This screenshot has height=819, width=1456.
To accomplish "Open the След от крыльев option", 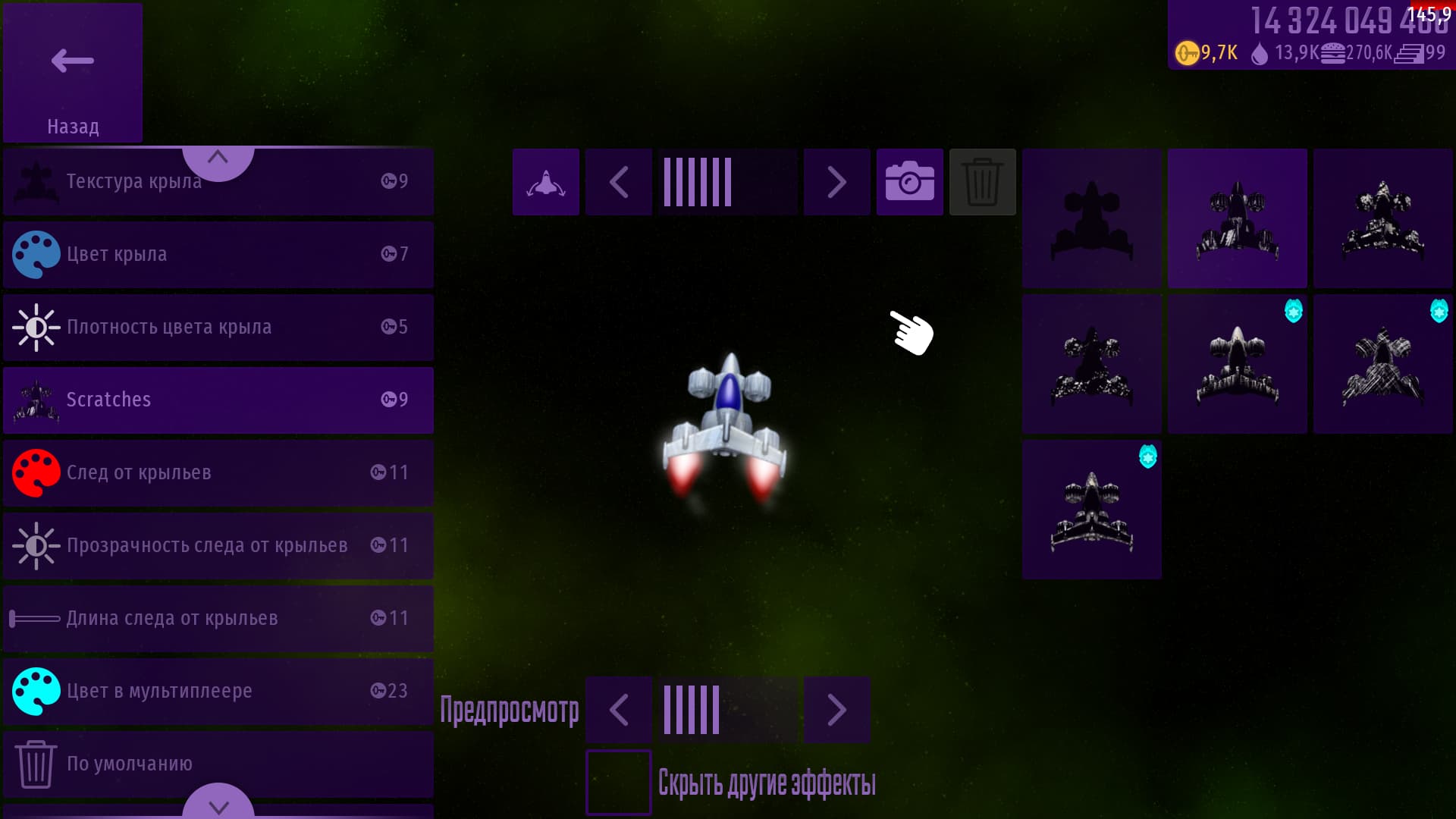I will click(x=218, y=472).
